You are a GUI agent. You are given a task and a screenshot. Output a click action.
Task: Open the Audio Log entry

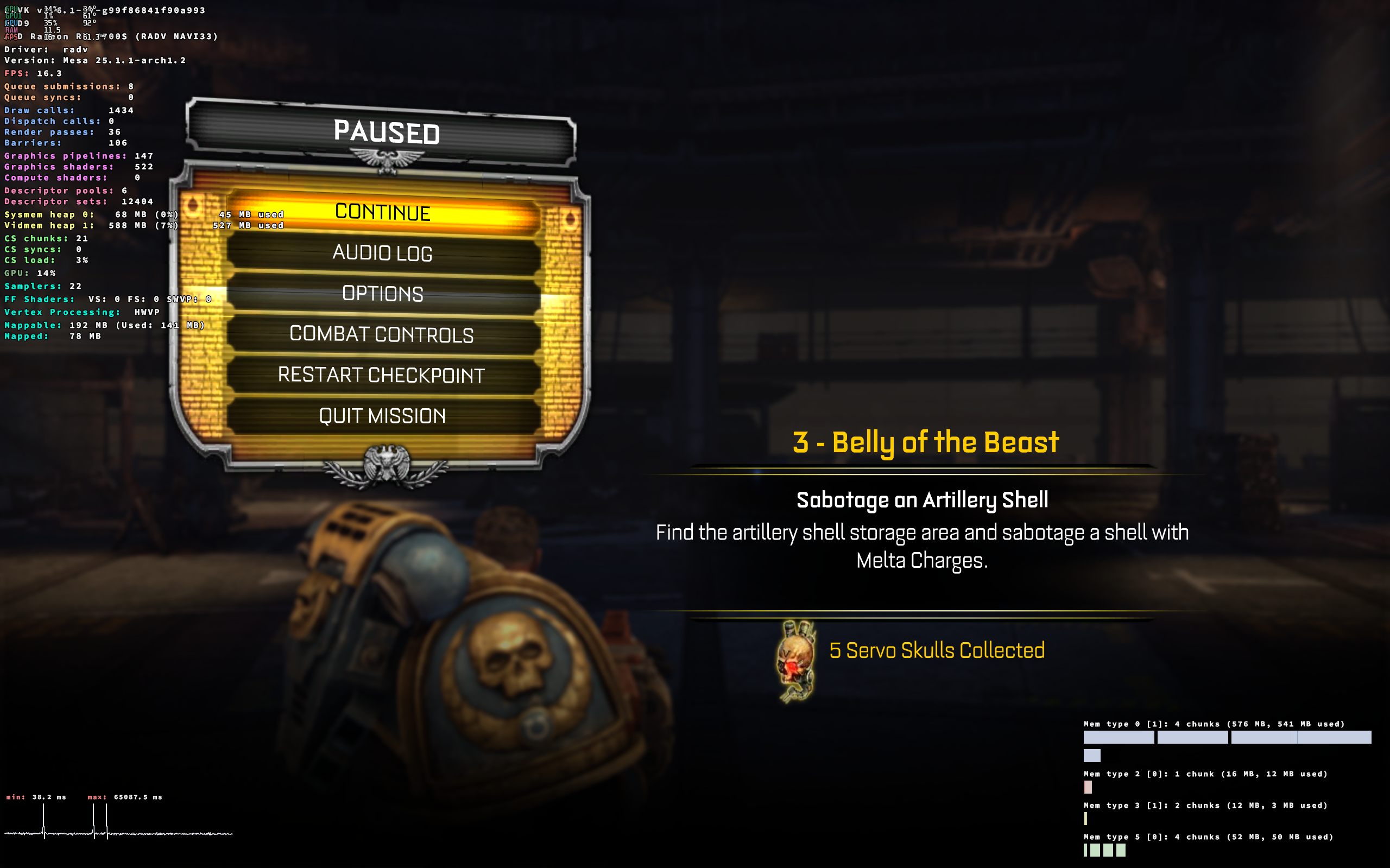click(x=382, y=253)
